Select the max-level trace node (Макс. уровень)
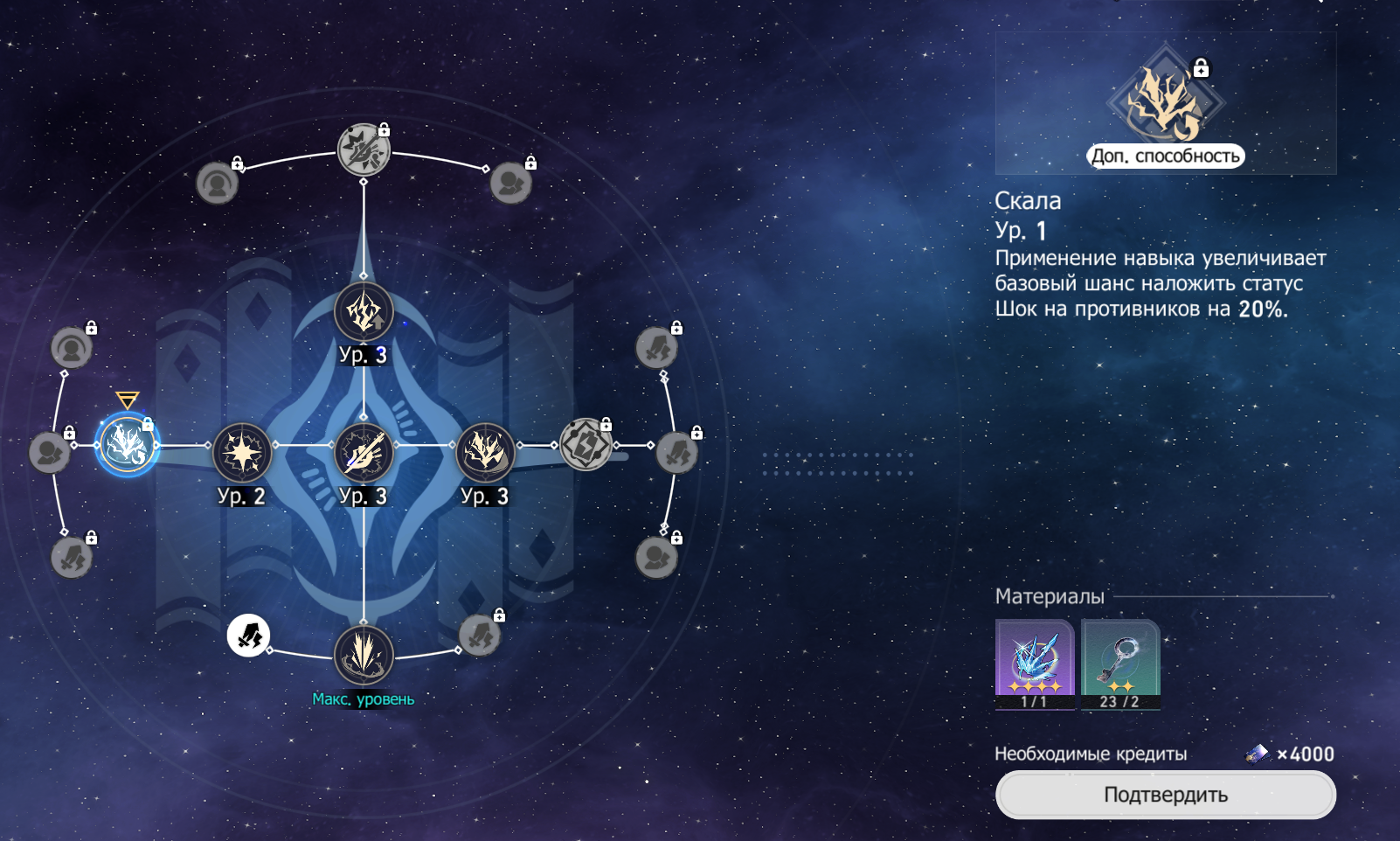 (x=364, y=655)
